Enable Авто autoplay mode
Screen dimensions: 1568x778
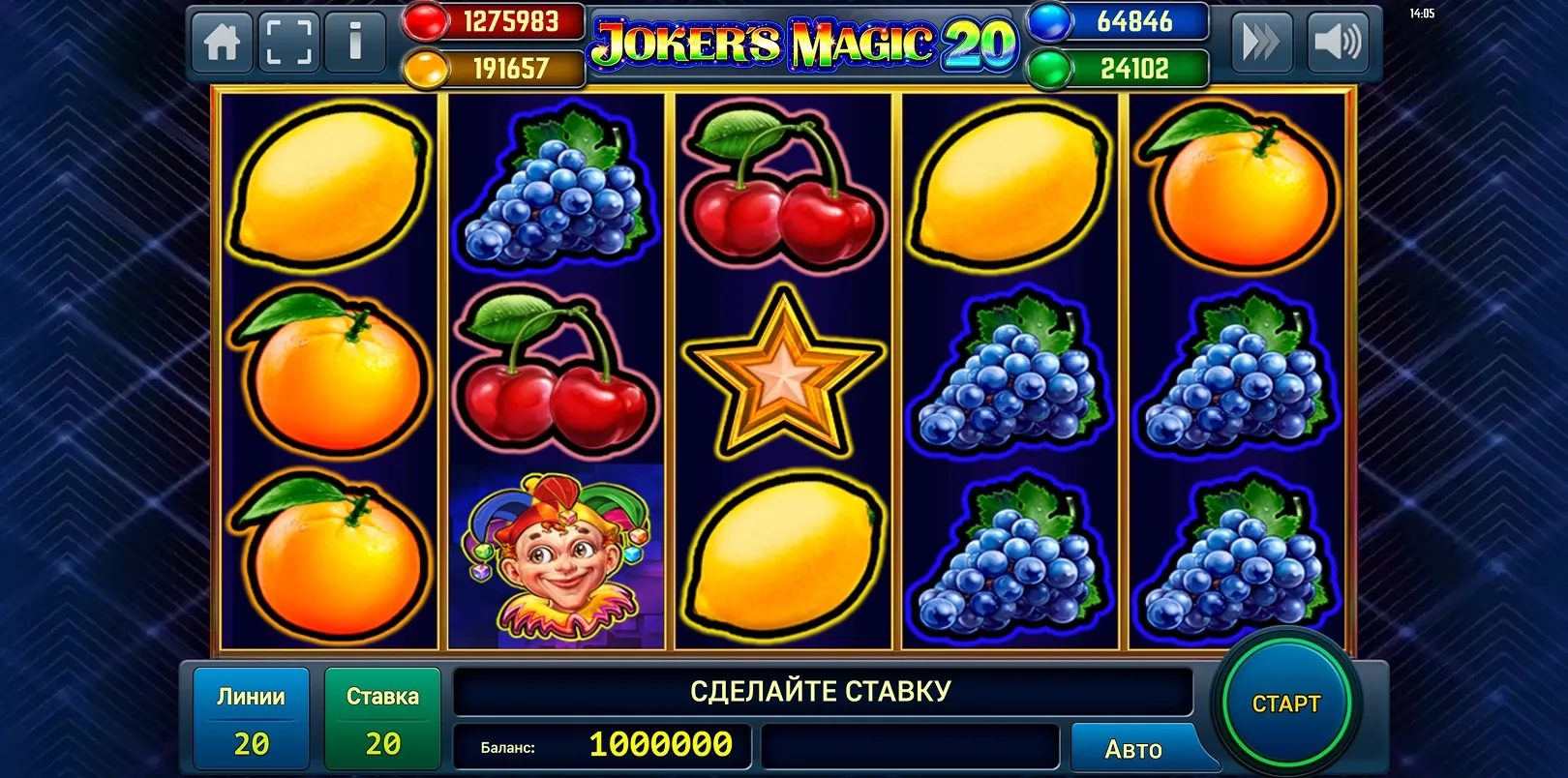1133,747
